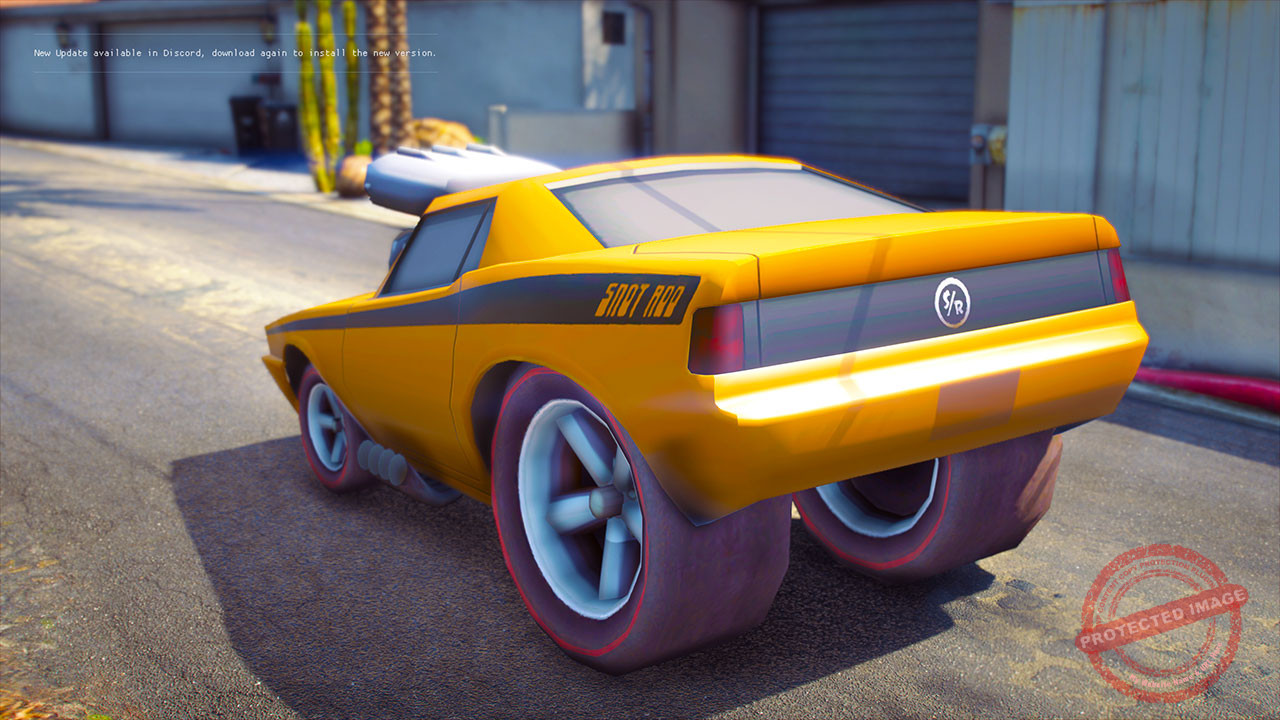This screenshot has width=1280, height=720.
Task: Click the Discord new update notification message
Action: coord(235,53)
